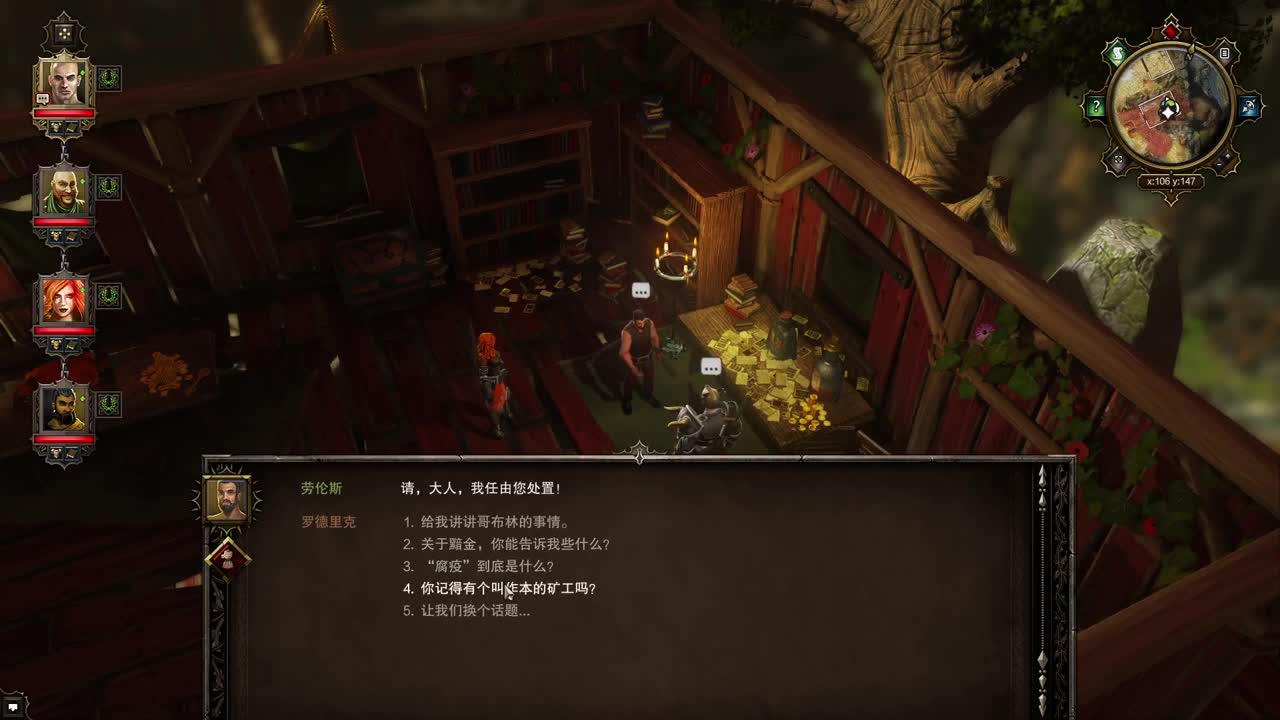Viewport: 1280px width, 720px height.
Task: Open the quest journal scroll icon beside minimap
Action: point(1119,52)
